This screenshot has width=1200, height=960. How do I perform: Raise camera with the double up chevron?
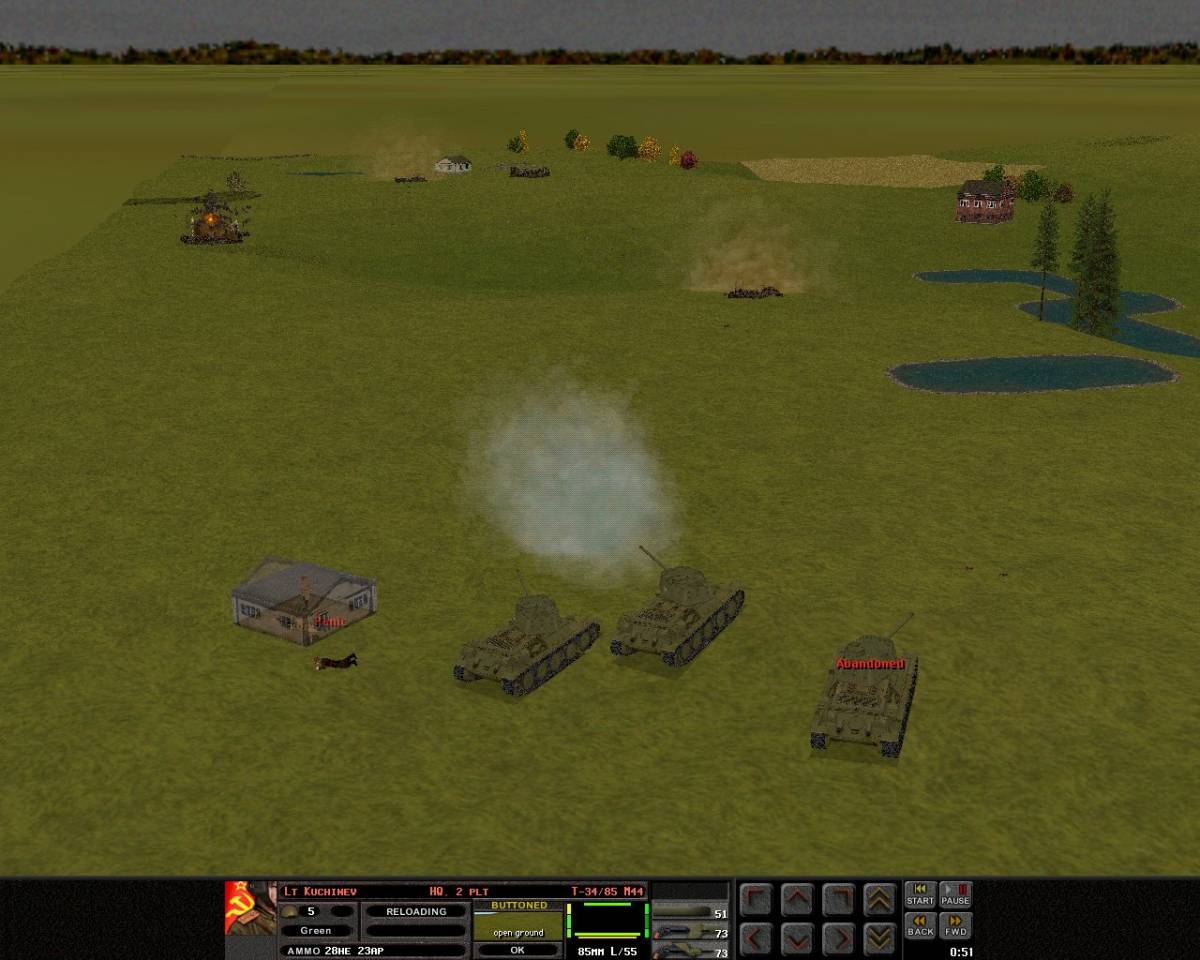(x=879, y=900)
